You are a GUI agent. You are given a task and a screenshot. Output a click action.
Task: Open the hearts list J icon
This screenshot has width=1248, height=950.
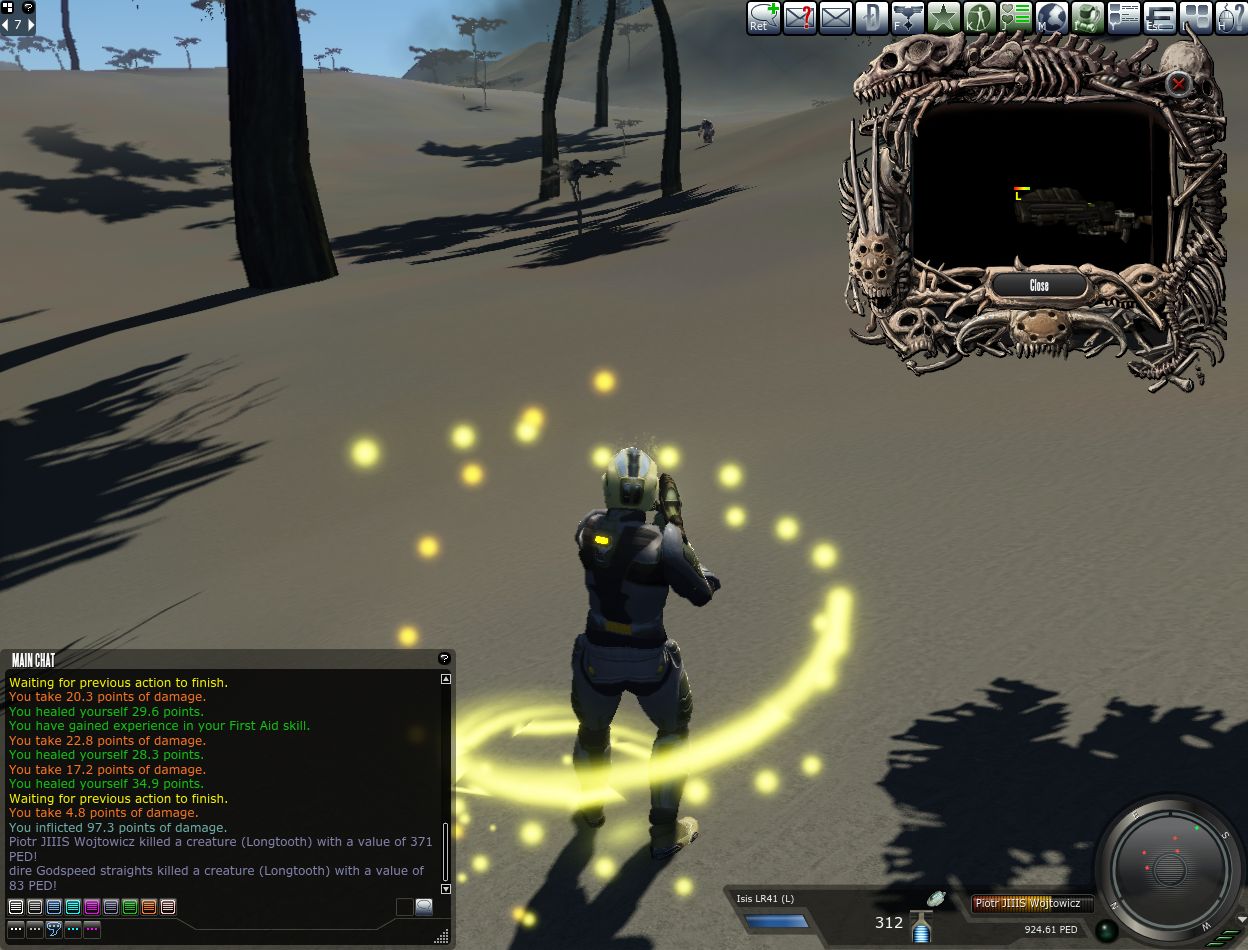click(1015, 18)
